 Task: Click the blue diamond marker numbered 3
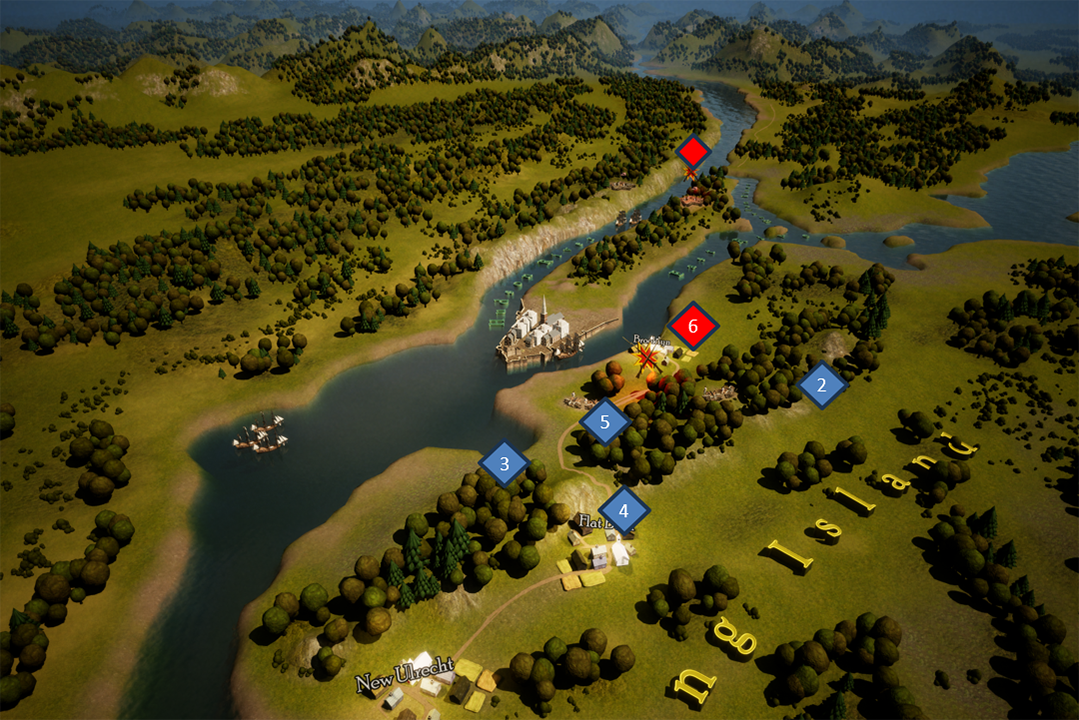[504, 464]
